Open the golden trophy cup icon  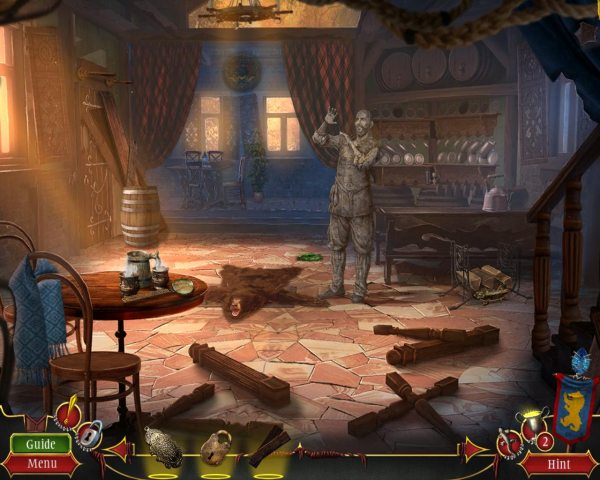coord(532,423)
